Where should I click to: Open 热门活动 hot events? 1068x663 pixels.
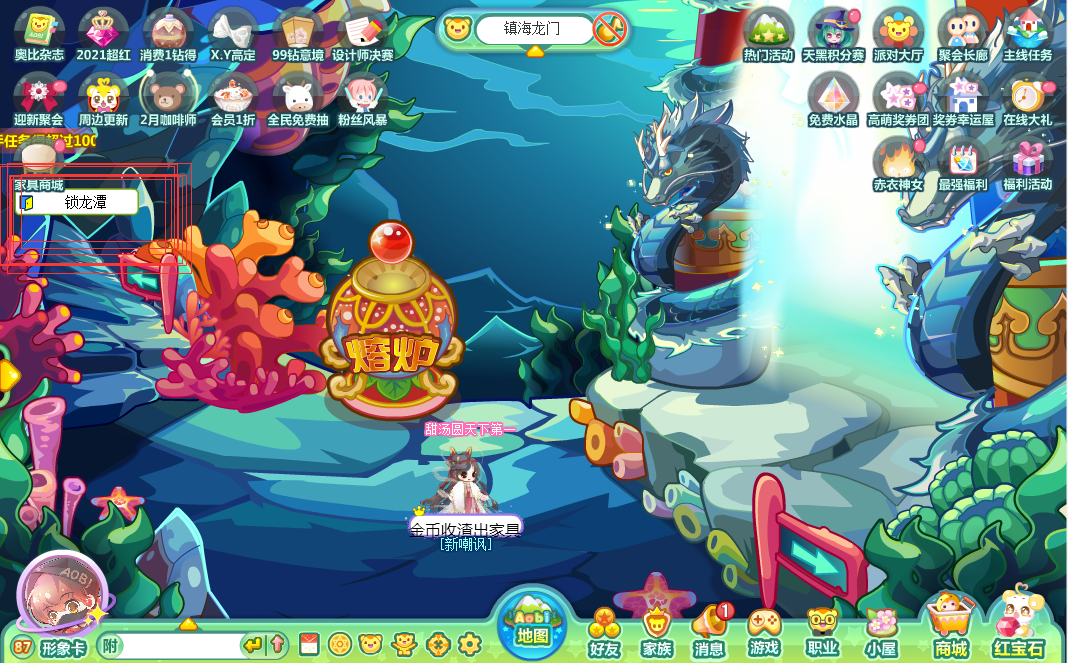pos(768,34)
